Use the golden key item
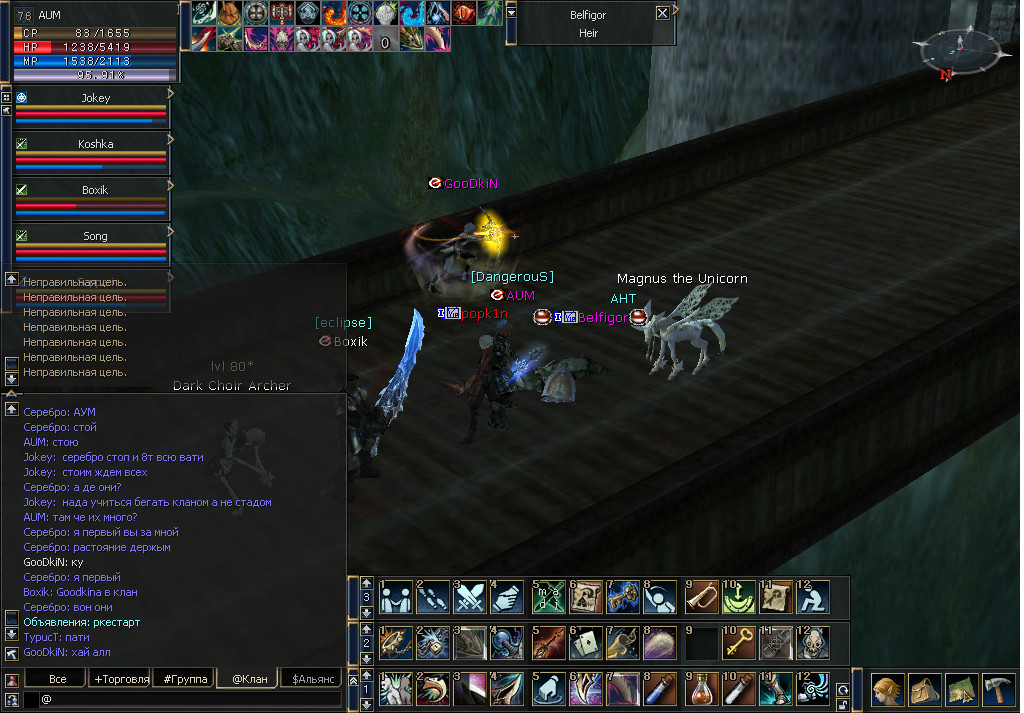Image resolution: width=1024 pixels, height=713 pixels. click(x=737, y=643)
